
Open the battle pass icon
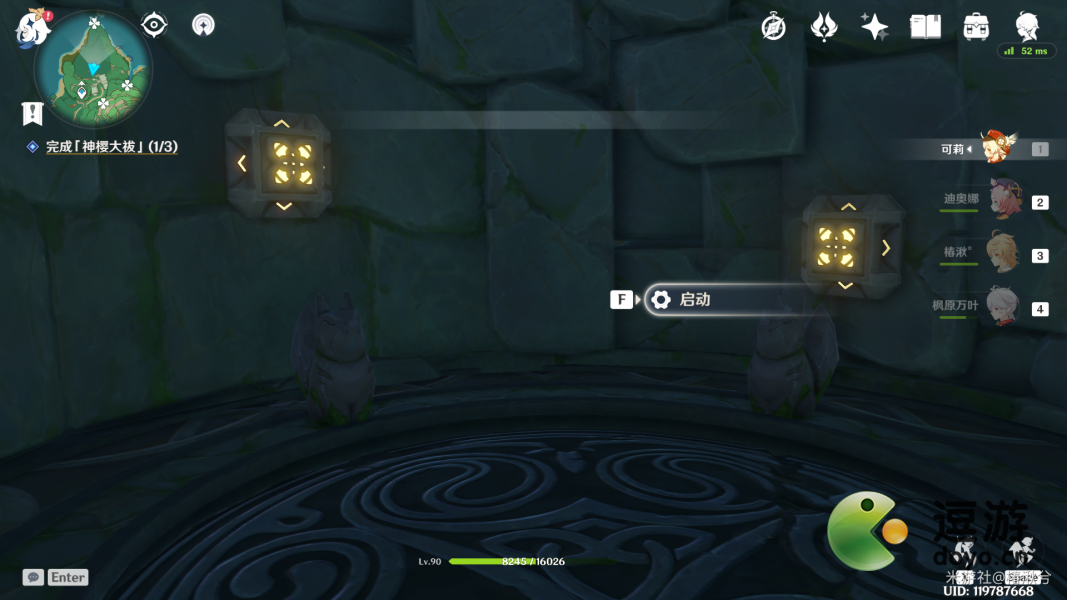pos(823,27)
